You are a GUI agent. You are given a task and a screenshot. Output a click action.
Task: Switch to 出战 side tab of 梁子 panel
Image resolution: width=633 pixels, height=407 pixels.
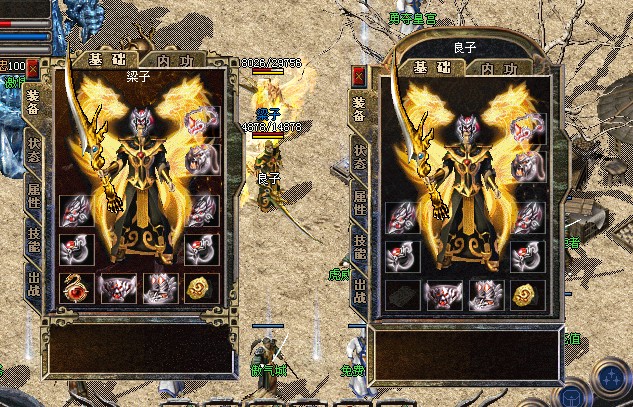pyautogui.click(x=34, y=283)
